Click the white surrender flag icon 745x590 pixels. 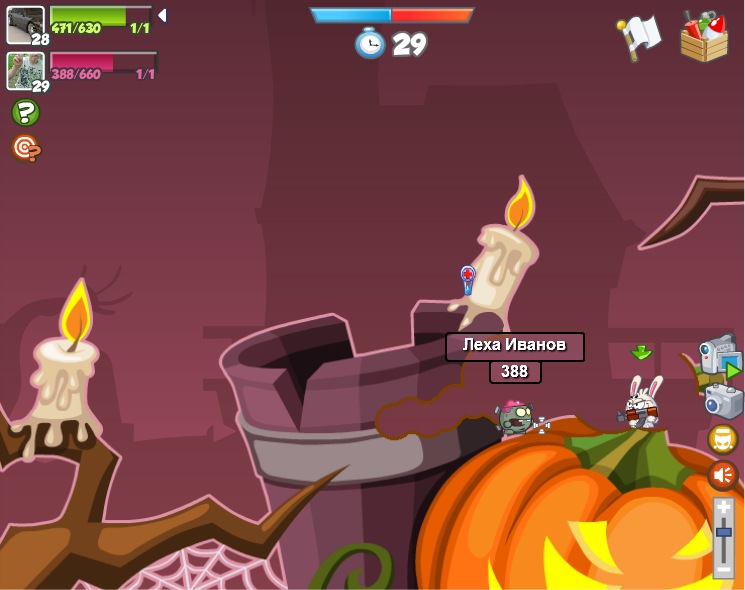(641, 35)
